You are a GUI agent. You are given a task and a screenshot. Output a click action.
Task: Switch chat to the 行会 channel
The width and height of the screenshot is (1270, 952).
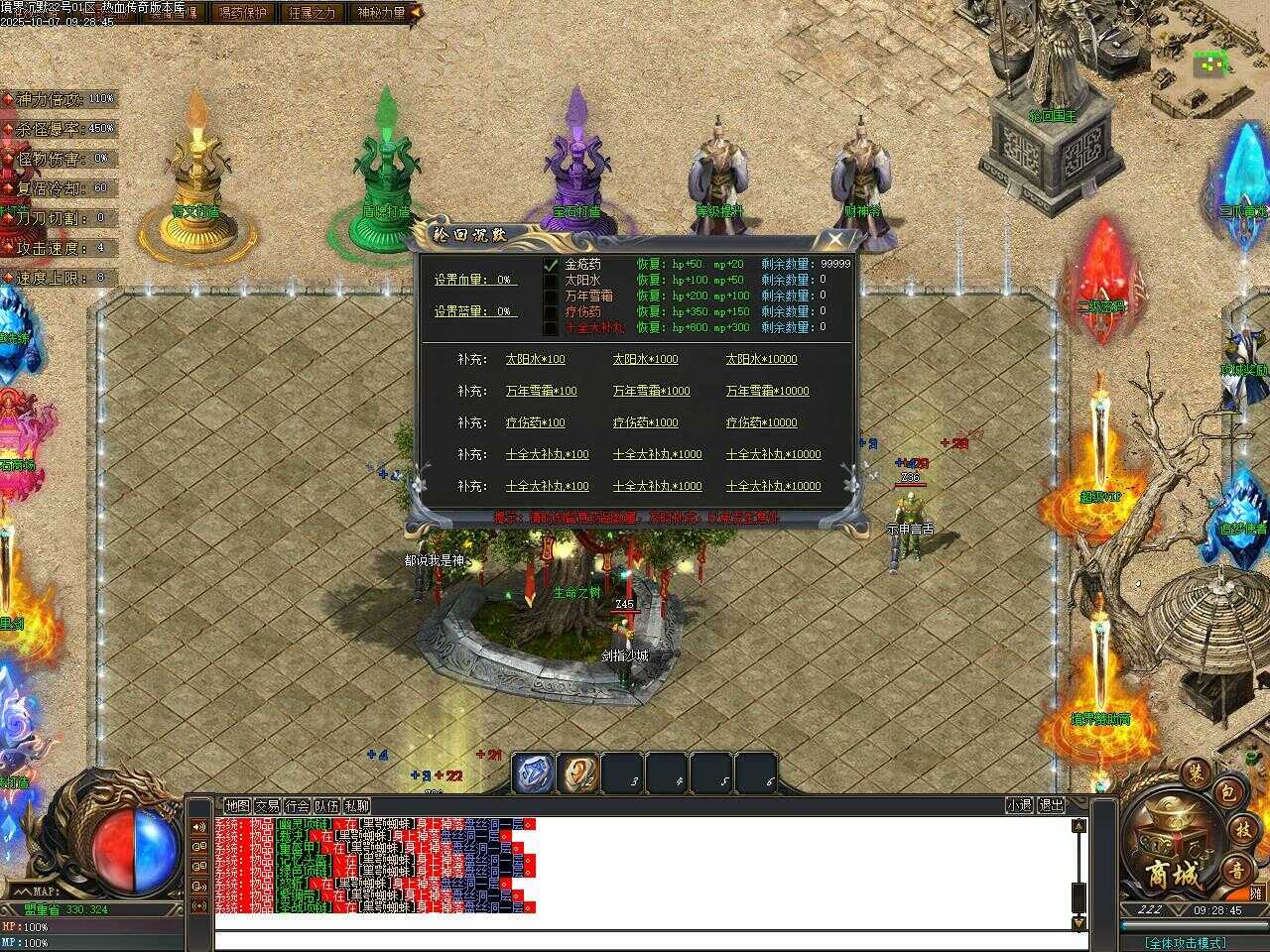click(297, 806)
